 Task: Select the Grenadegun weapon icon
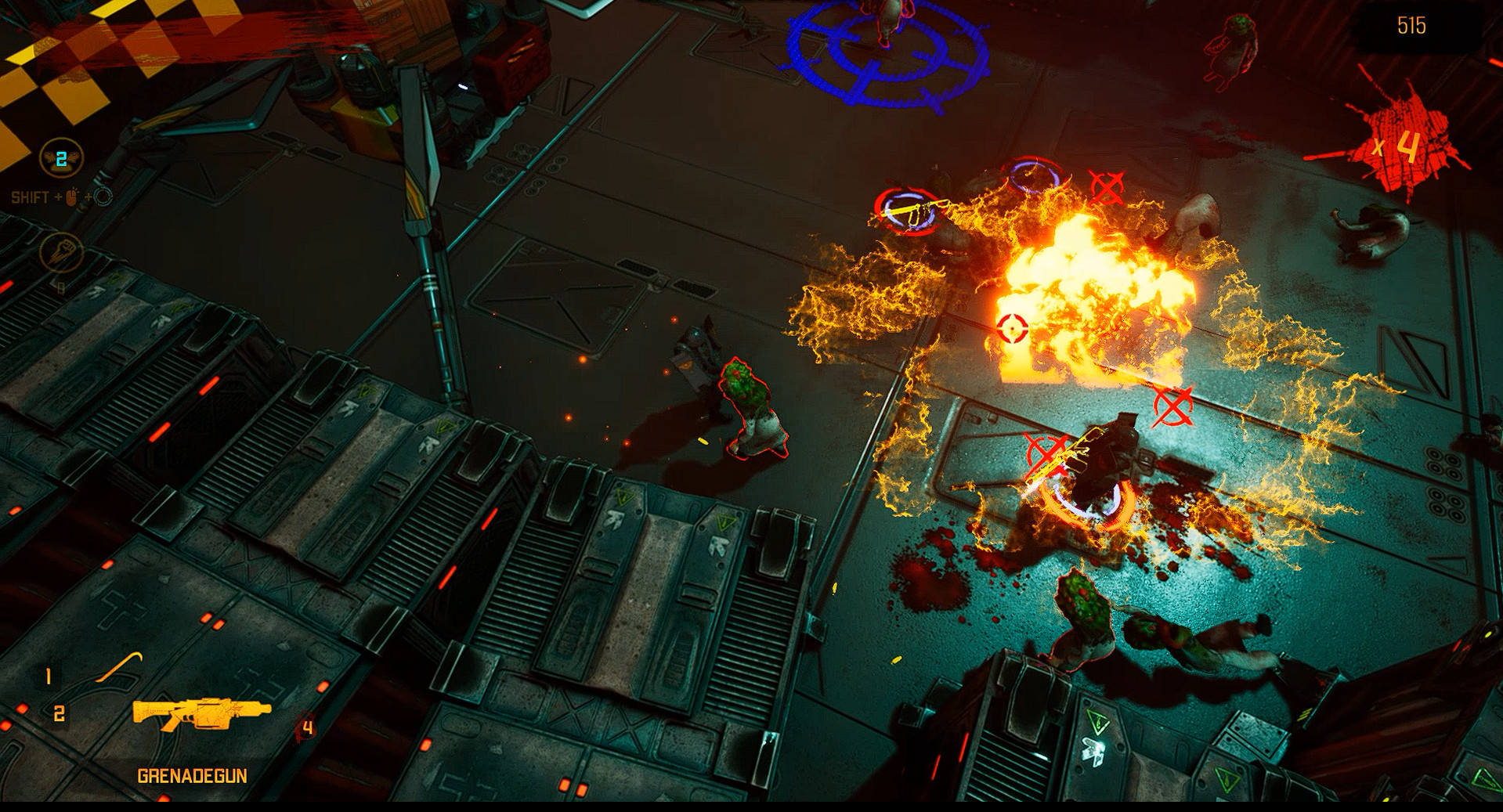coord(201,713)
